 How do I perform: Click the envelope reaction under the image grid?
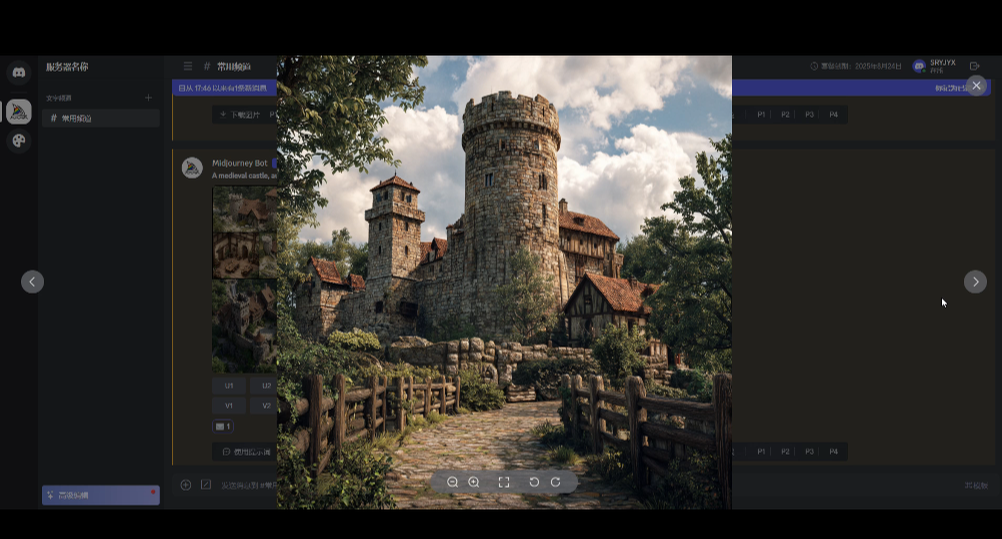point(223,426)
